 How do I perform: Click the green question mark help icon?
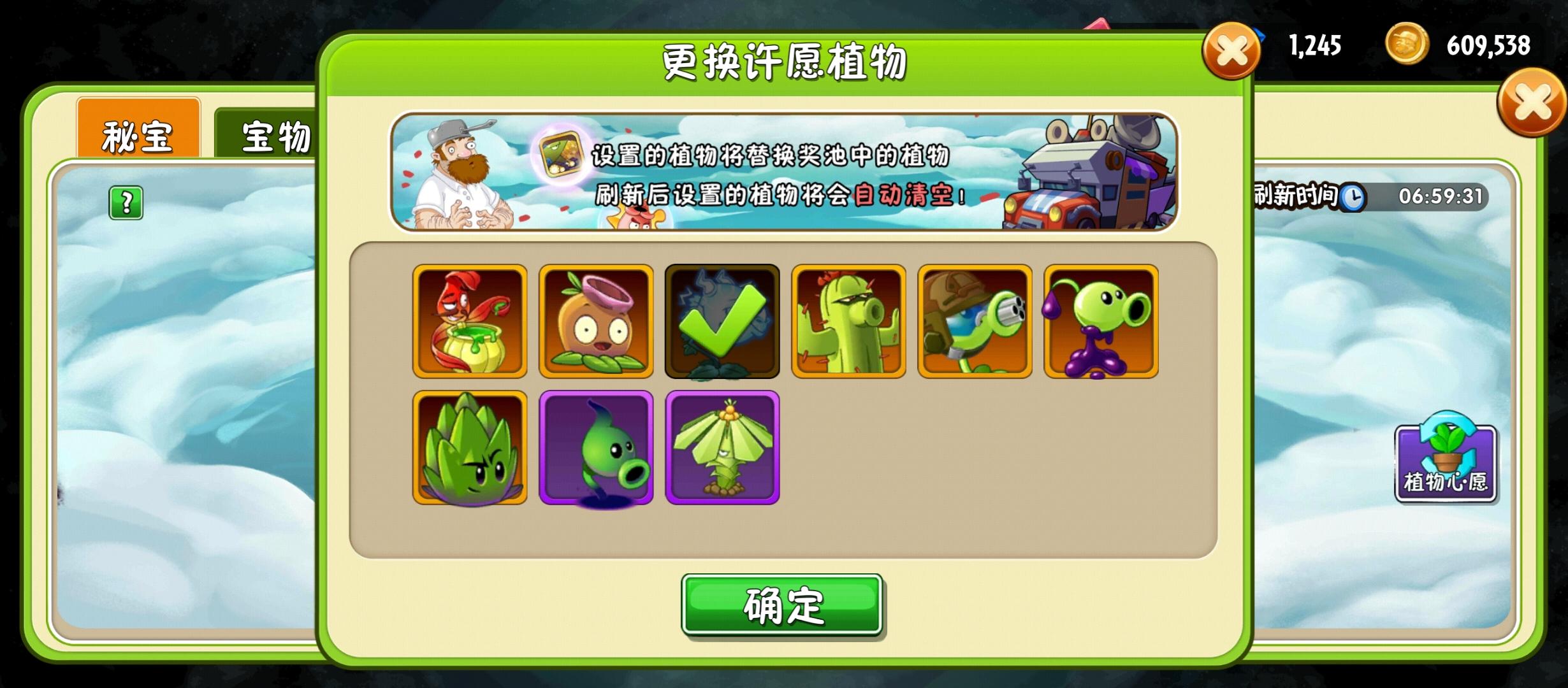point(127,203)
